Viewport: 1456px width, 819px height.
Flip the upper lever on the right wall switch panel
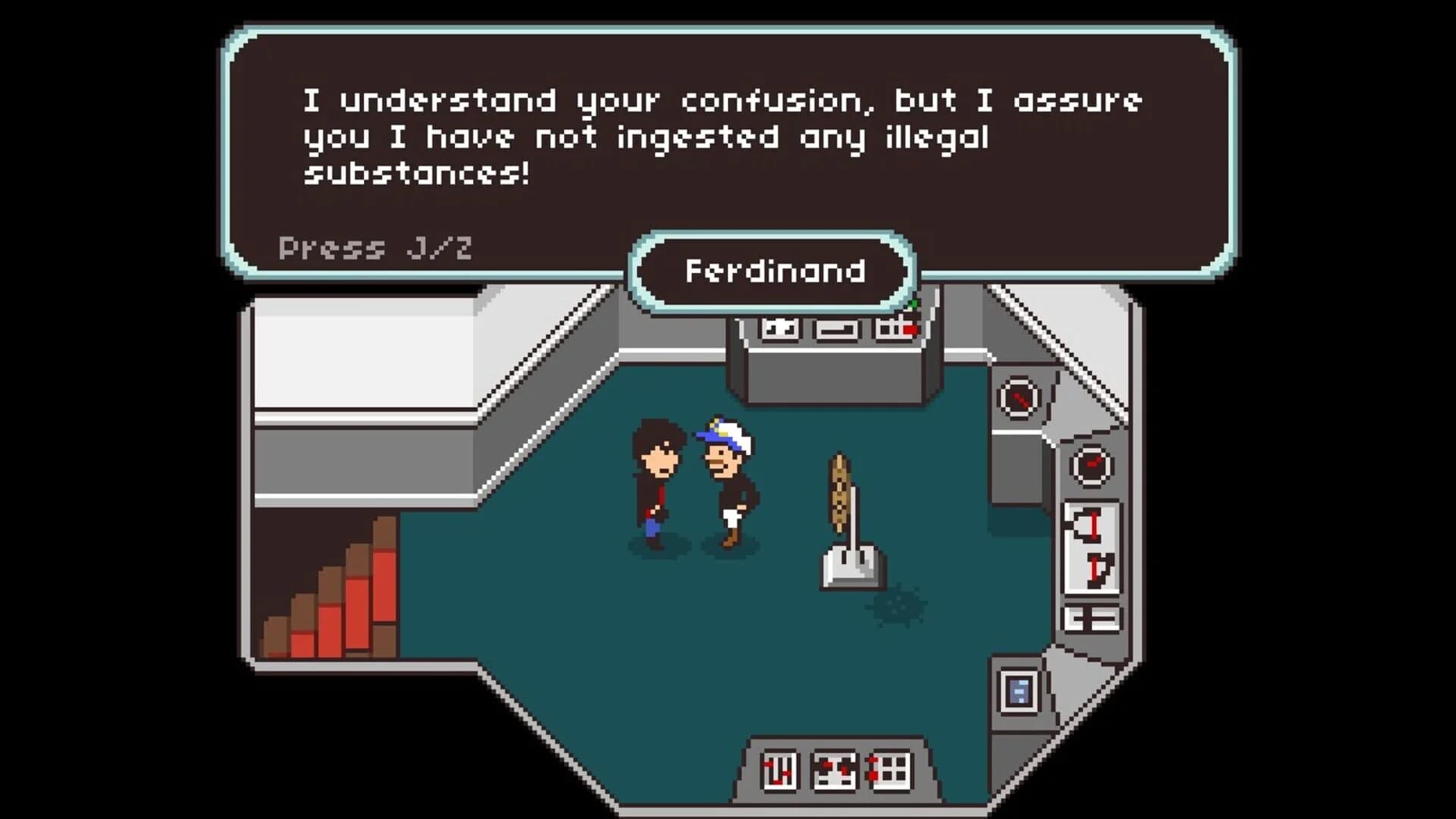[1095, 524]
